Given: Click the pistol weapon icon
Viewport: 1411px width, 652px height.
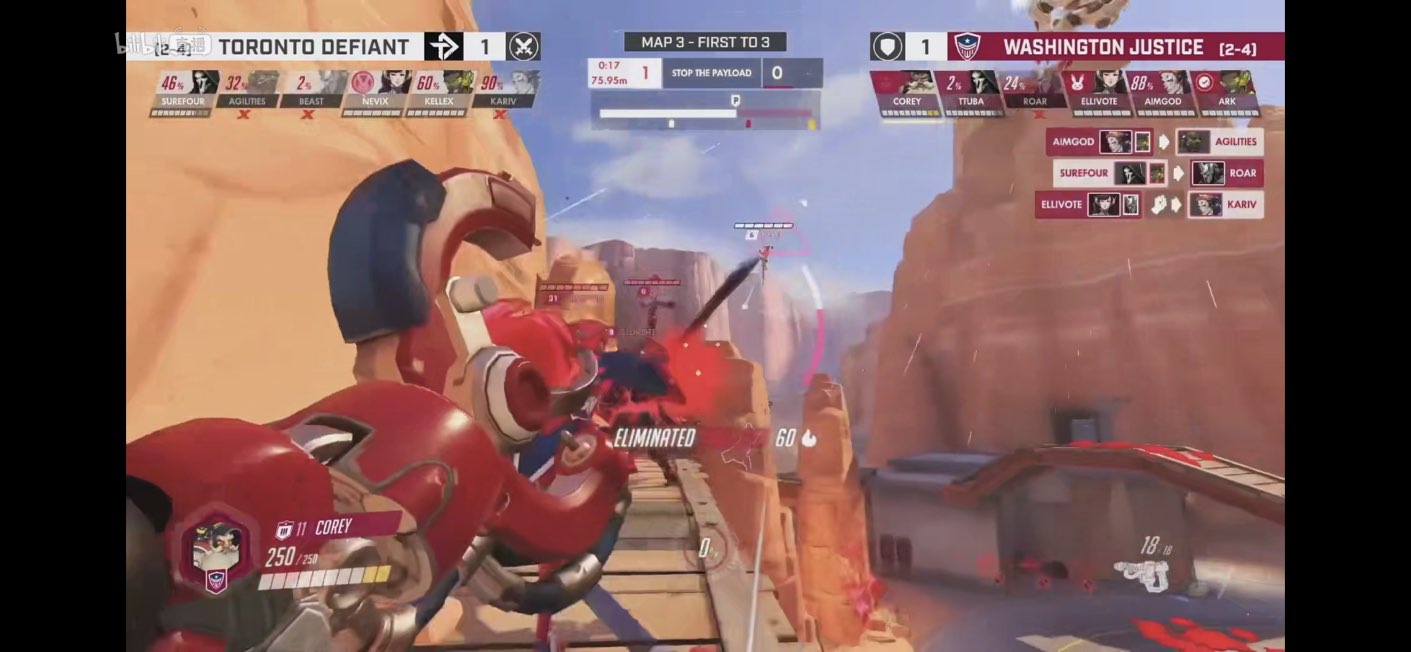Looking at the screenshot, I should 1143,570.
